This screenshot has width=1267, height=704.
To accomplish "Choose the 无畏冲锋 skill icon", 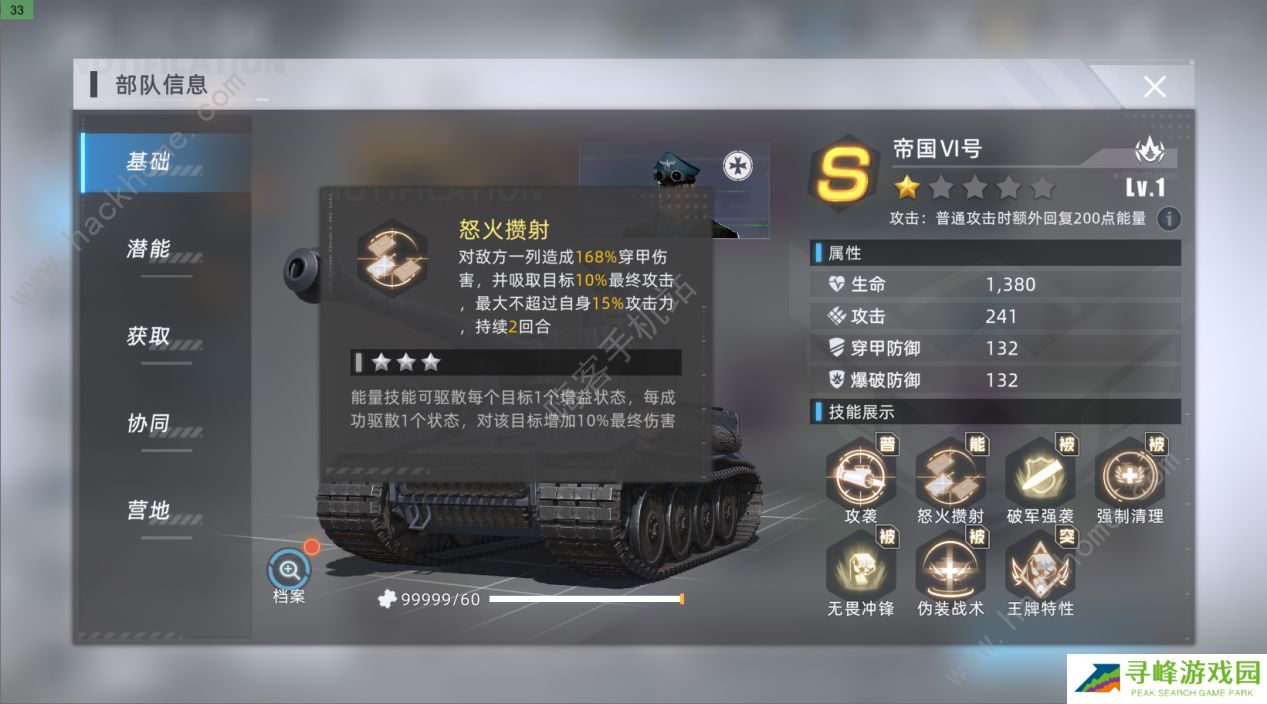I will 860,567.
